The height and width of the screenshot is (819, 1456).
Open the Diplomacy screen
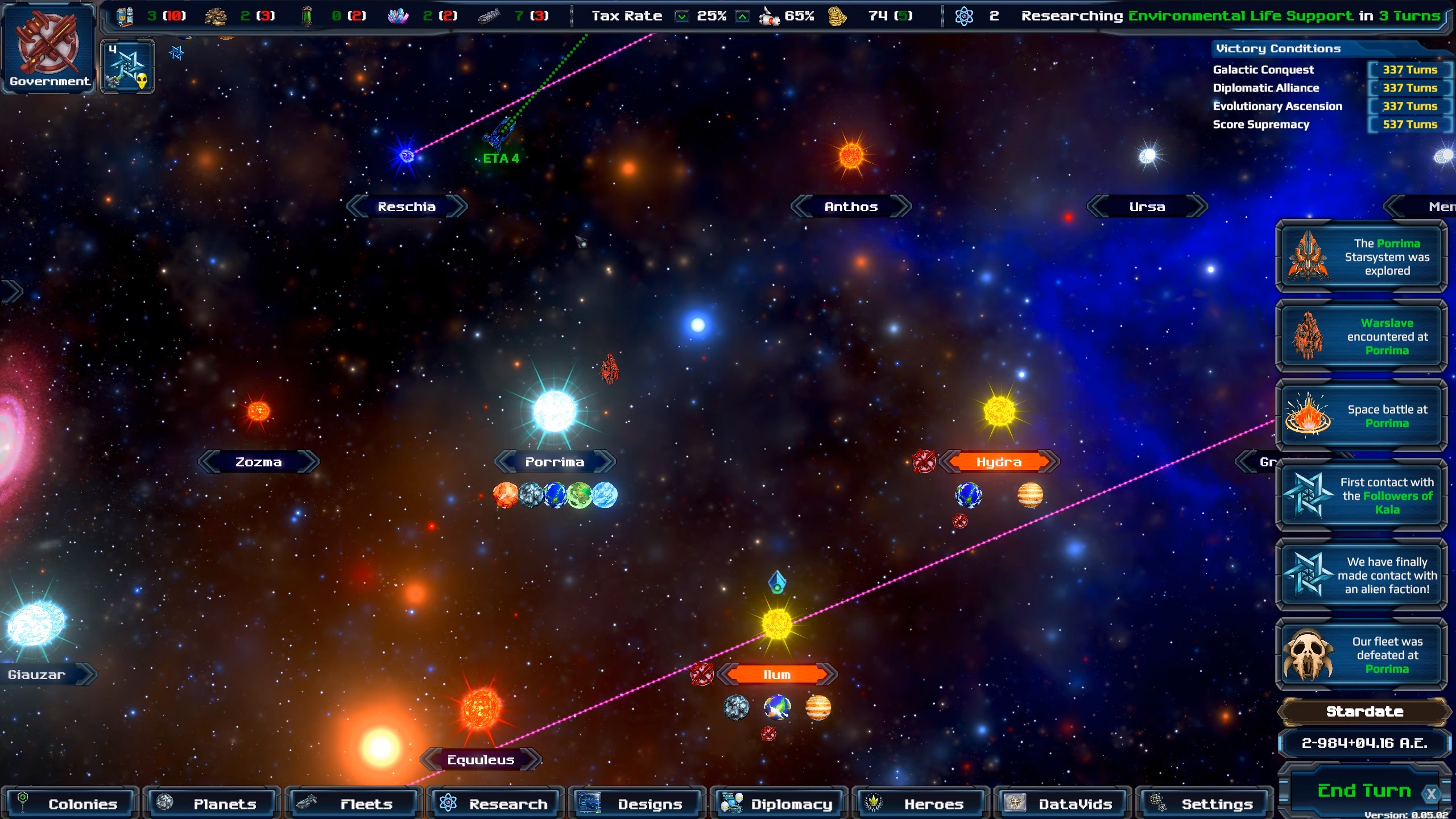click(x=779, y=804)
